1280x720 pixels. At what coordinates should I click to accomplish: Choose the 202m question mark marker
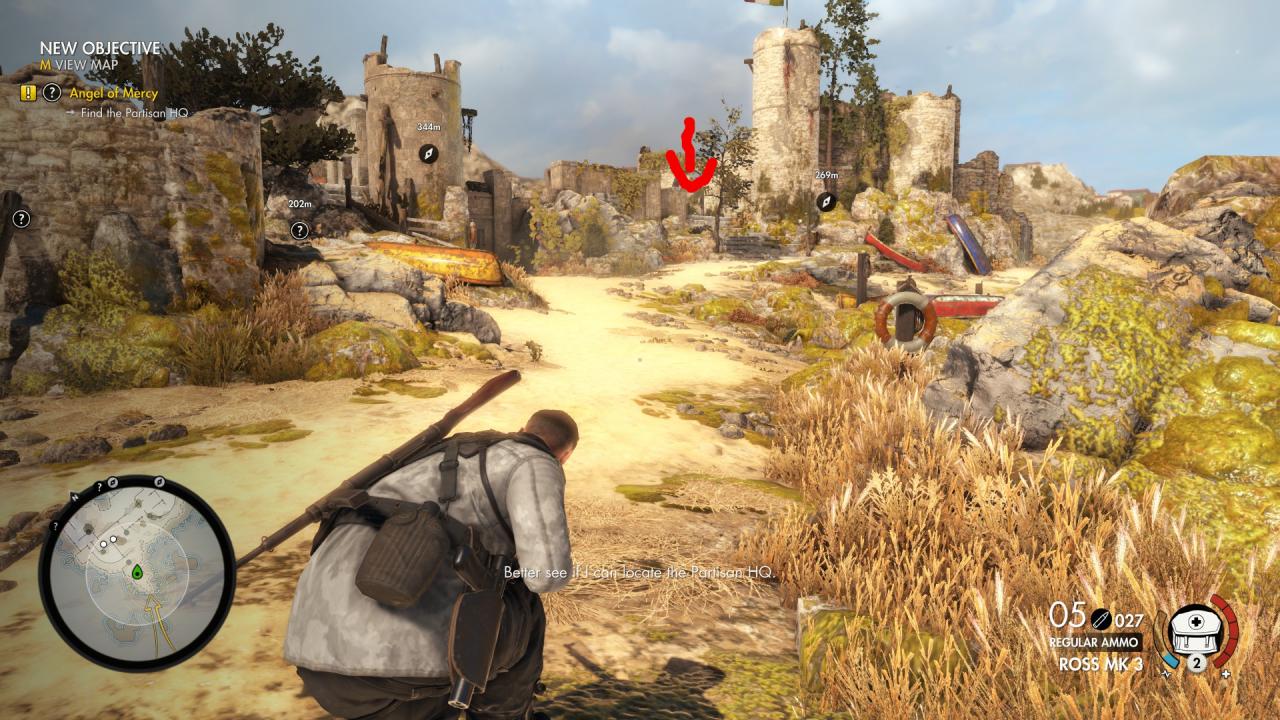[x=299, y=230]
